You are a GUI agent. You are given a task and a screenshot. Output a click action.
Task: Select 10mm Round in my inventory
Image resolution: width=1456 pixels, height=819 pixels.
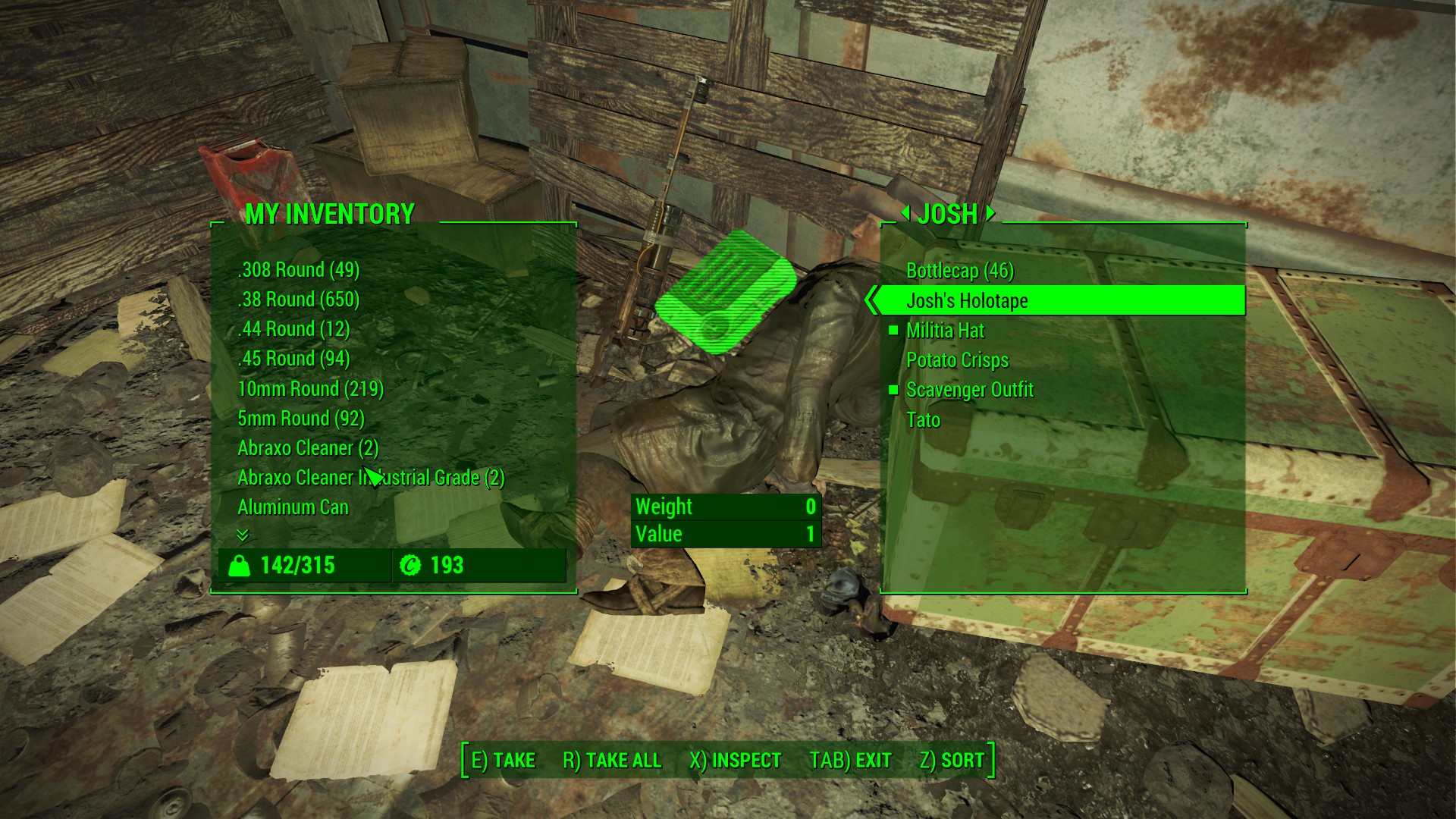310,389
